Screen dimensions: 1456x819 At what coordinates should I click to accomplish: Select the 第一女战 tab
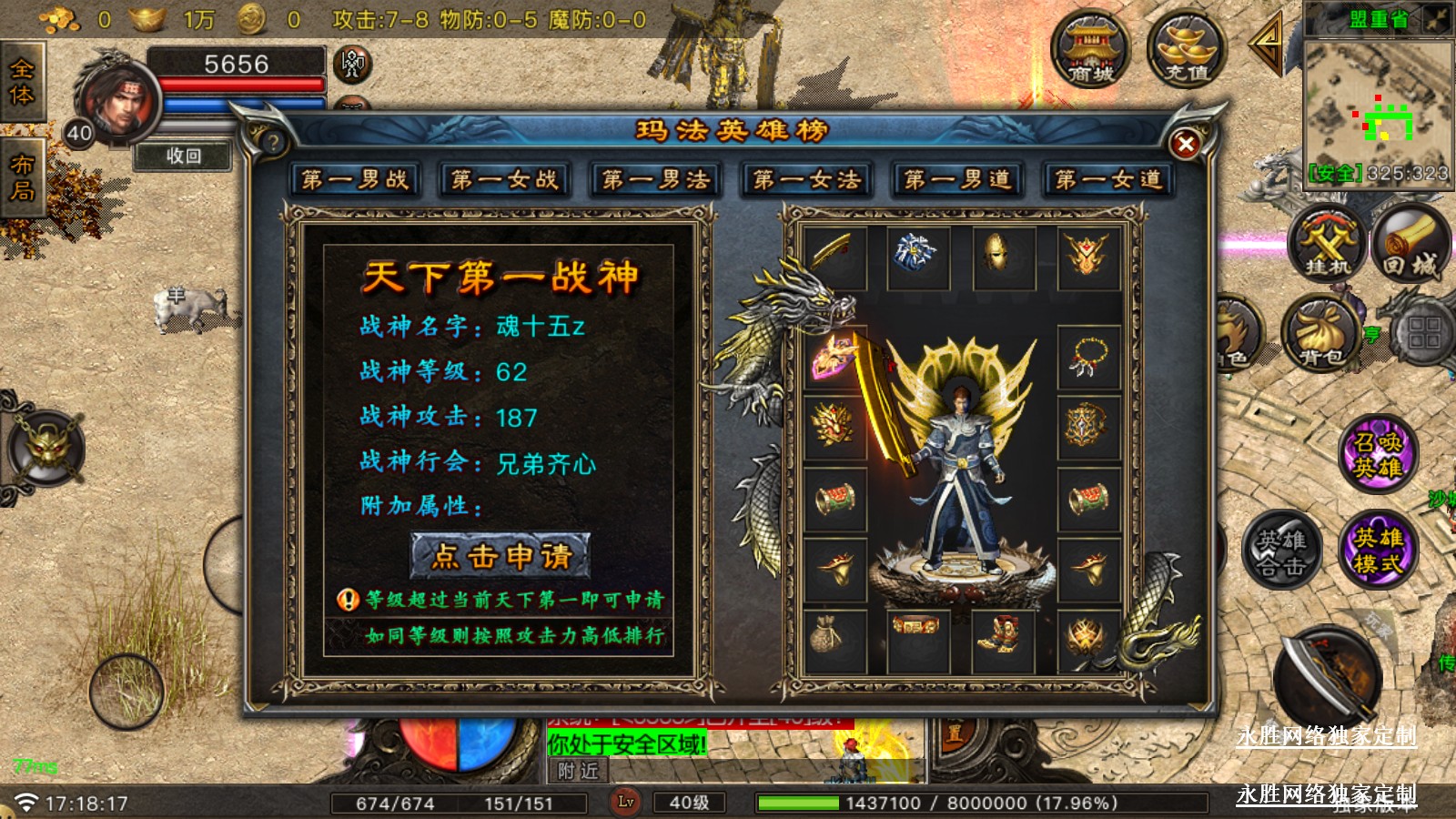pos(505,179)
